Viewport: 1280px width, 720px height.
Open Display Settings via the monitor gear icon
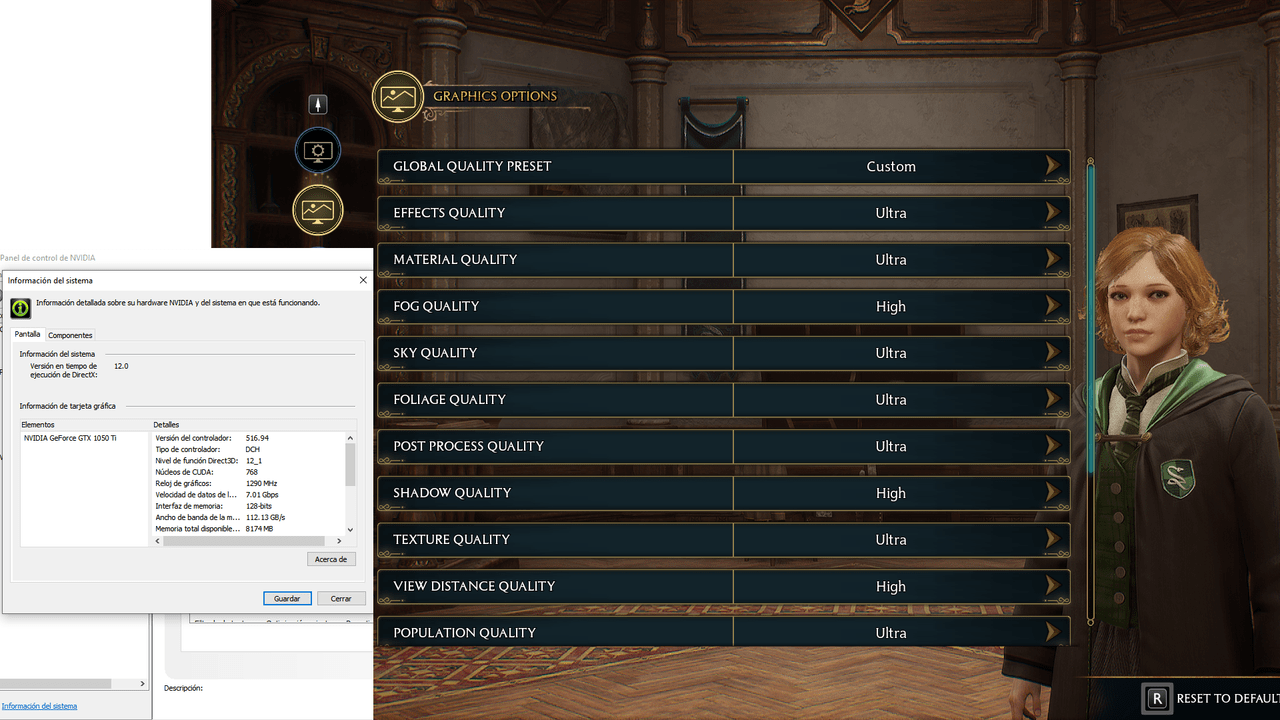point(318,150)
